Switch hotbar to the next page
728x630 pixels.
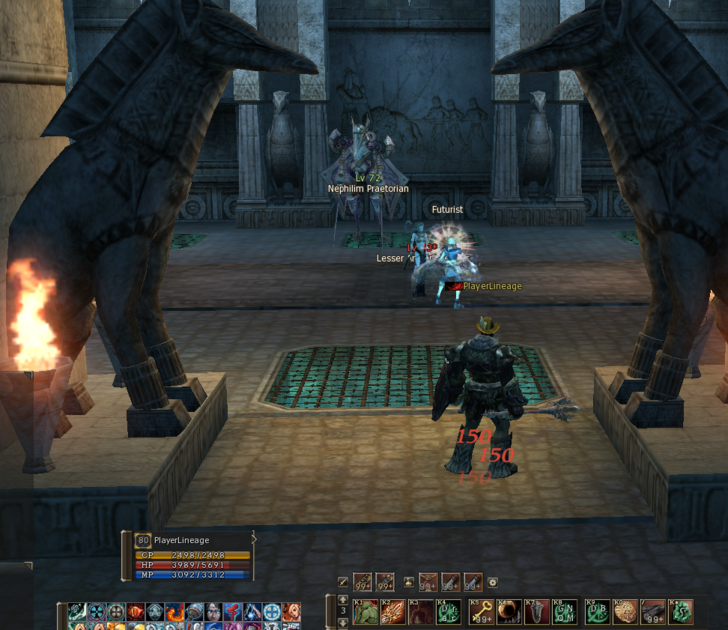pos(343,622)
